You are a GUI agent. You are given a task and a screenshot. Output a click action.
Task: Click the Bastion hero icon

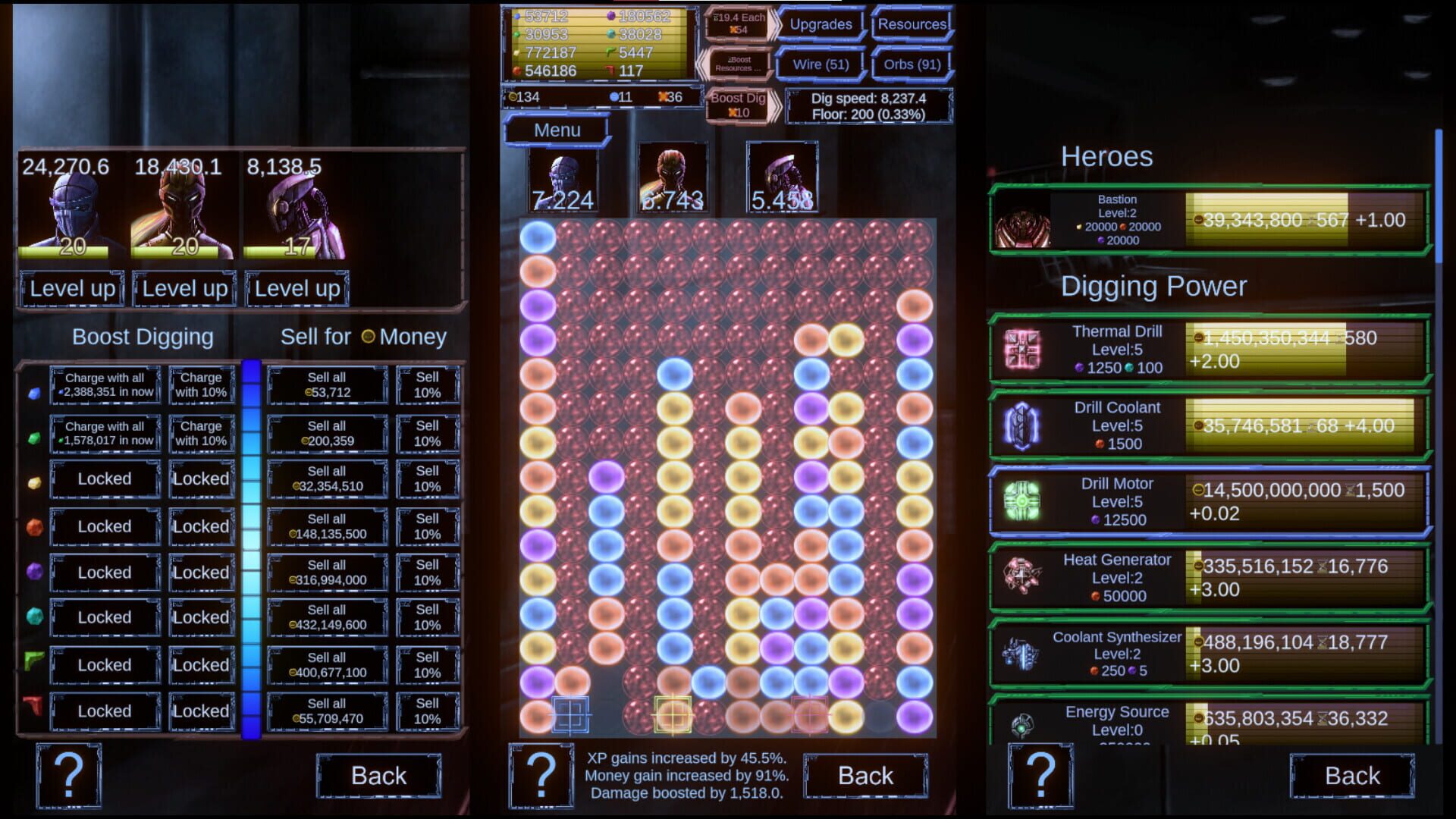(x=1021, y=220)
